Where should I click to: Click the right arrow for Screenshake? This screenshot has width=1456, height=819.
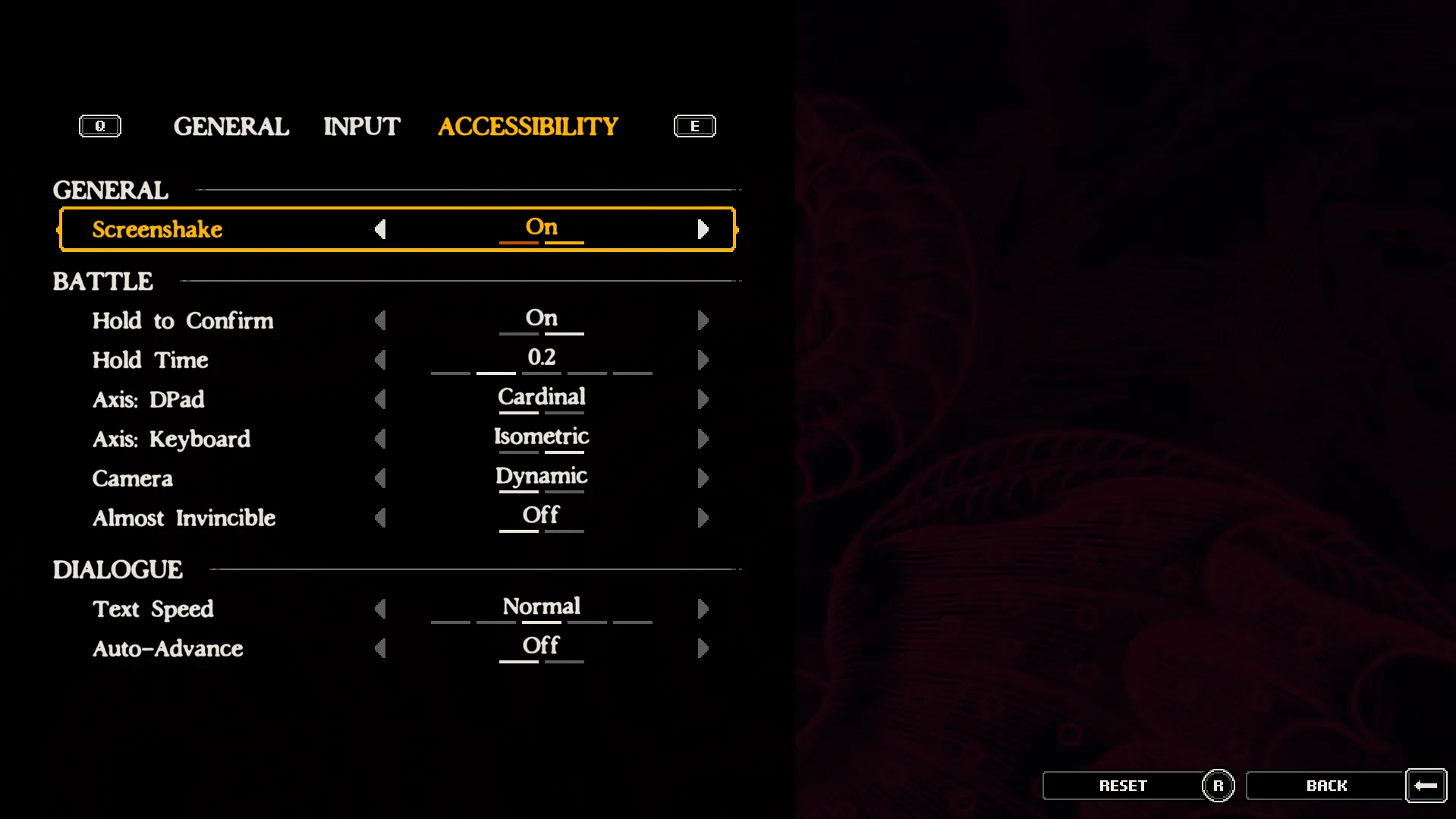coord(703,229)
